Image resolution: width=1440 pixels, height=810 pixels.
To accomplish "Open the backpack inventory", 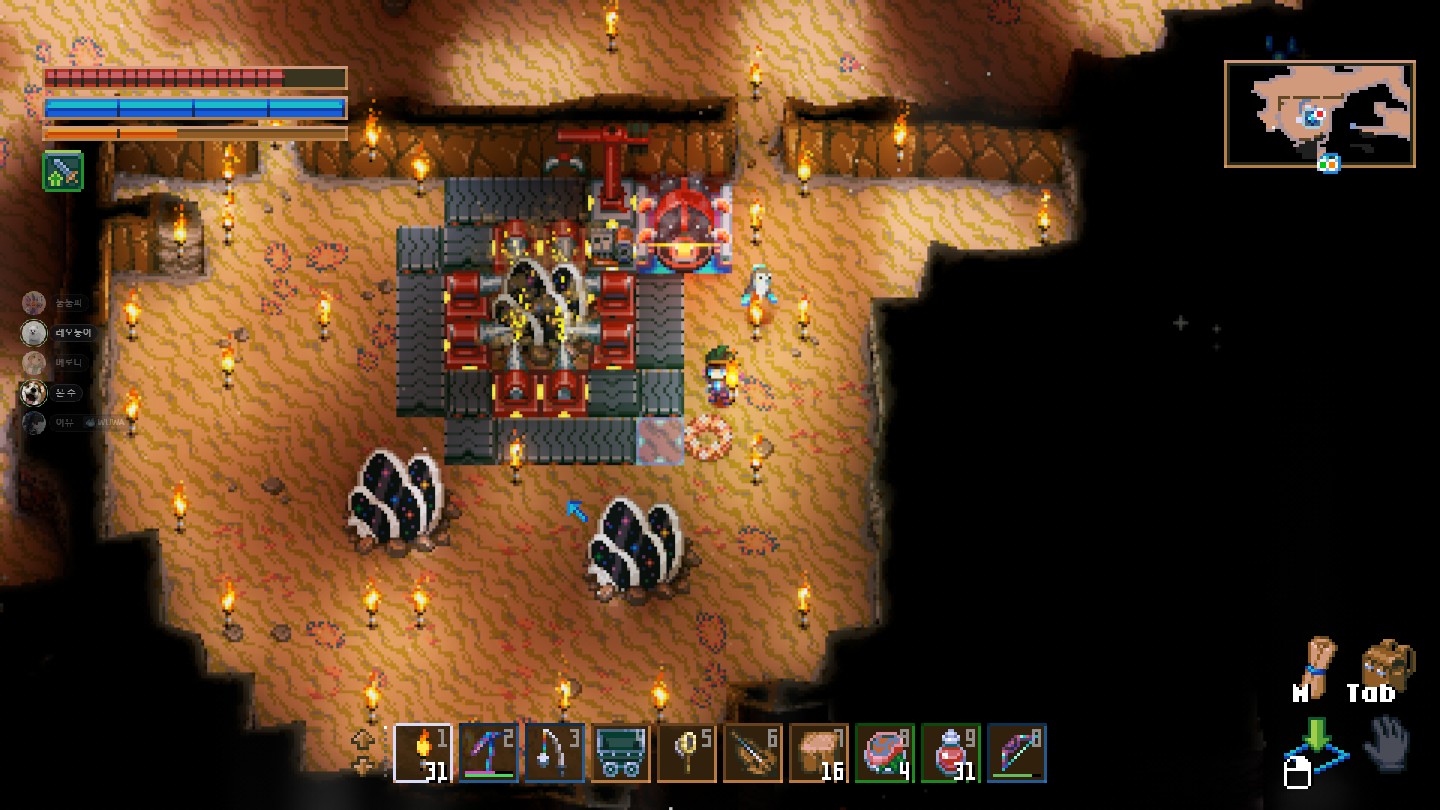I will (1388, 664).
